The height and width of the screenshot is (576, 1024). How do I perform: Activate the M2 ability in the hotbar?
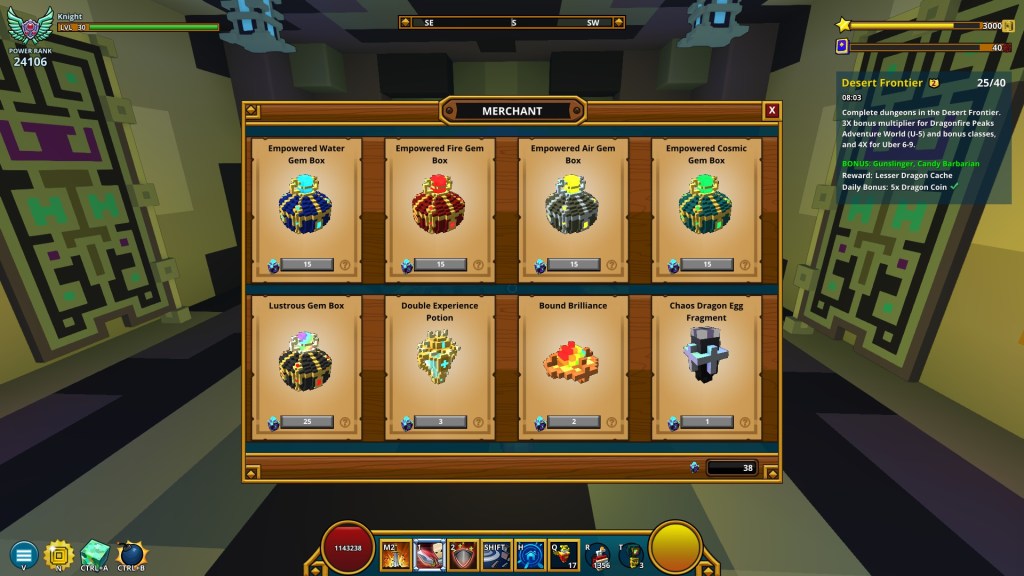396,554
